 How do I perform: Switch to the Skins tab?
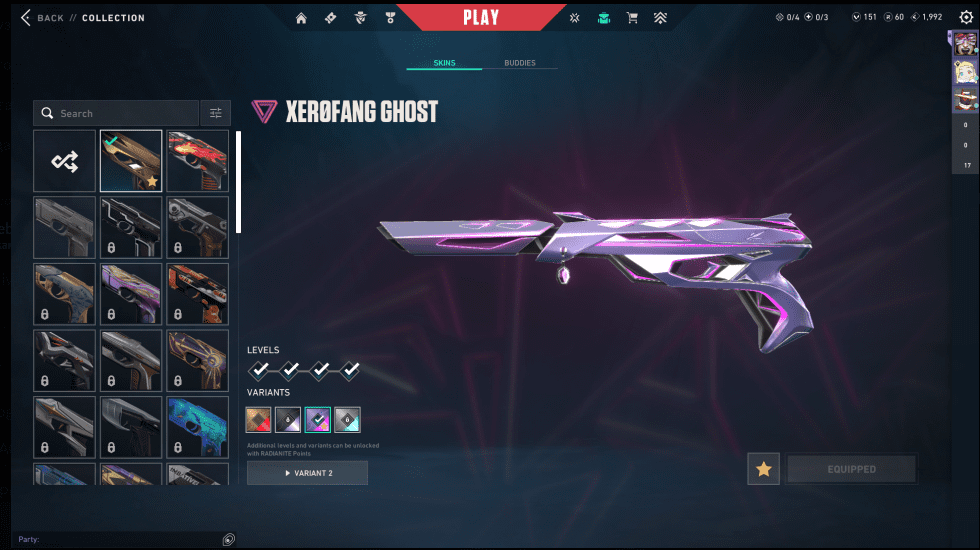pyautogui.click(x=444, y=63)
